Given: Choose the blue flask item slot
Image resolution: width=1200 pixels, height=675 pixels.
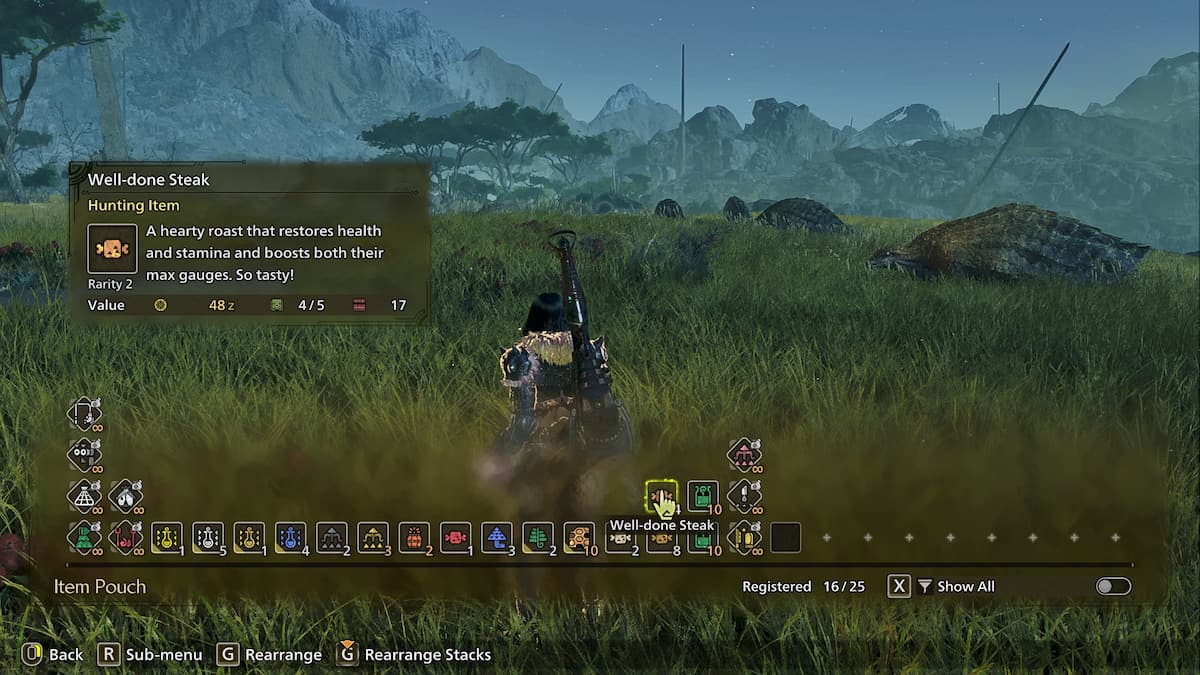Looking at the screenshot, I should tap(290, 538).
